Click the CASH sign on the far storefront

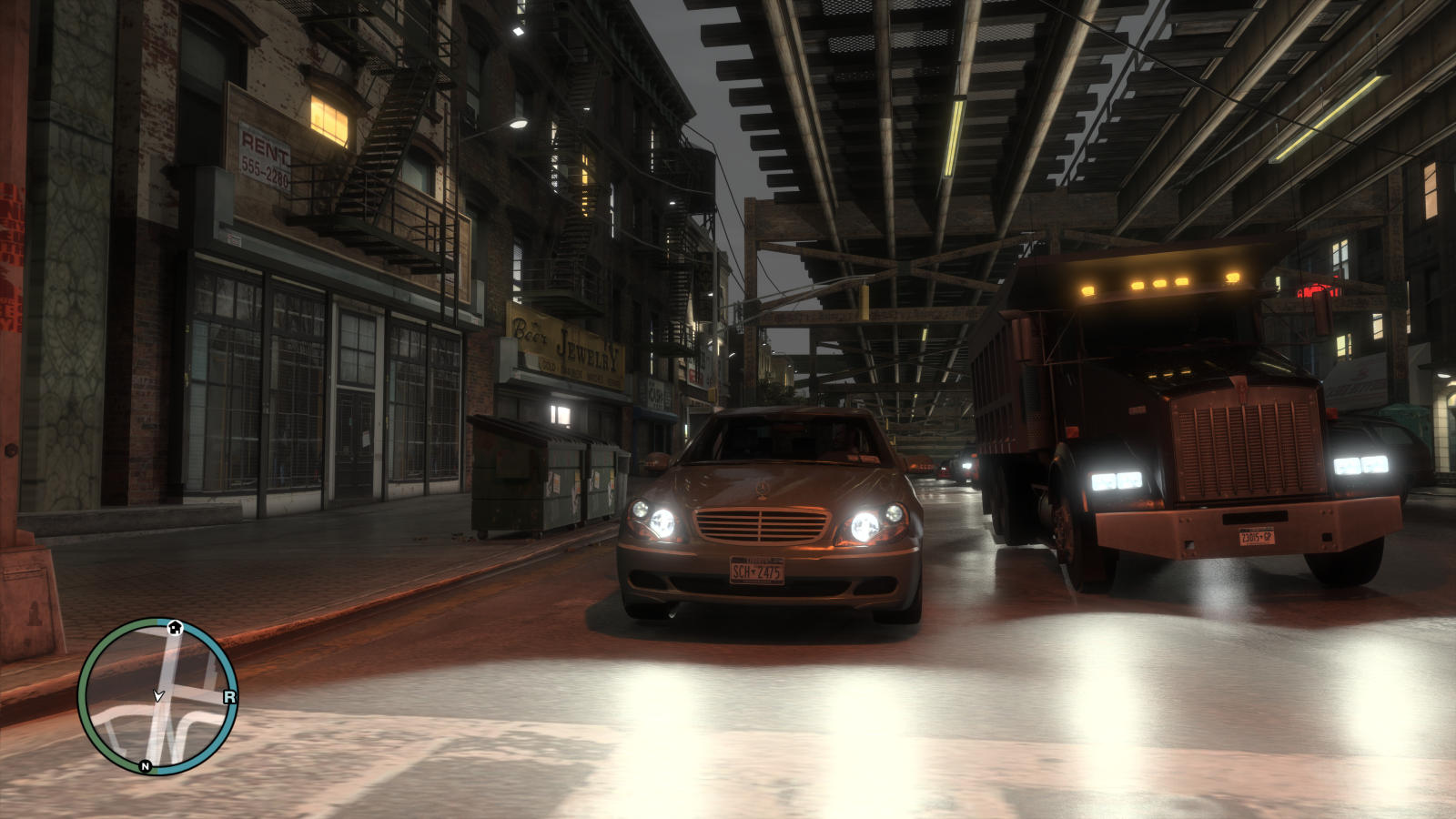click(655, 394)
